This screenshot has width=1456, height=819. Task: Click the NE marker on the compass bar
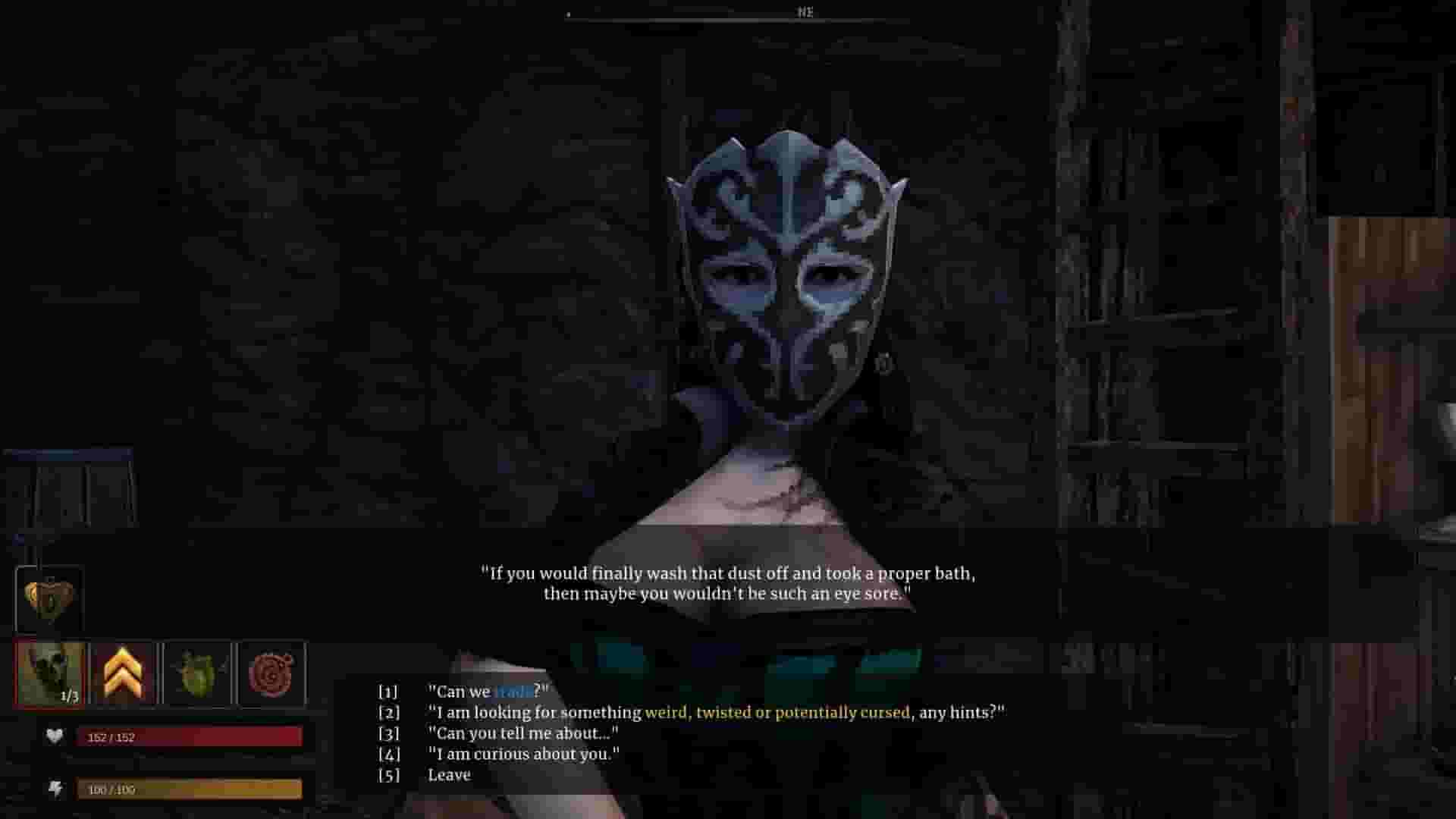(x=804, y=12)
